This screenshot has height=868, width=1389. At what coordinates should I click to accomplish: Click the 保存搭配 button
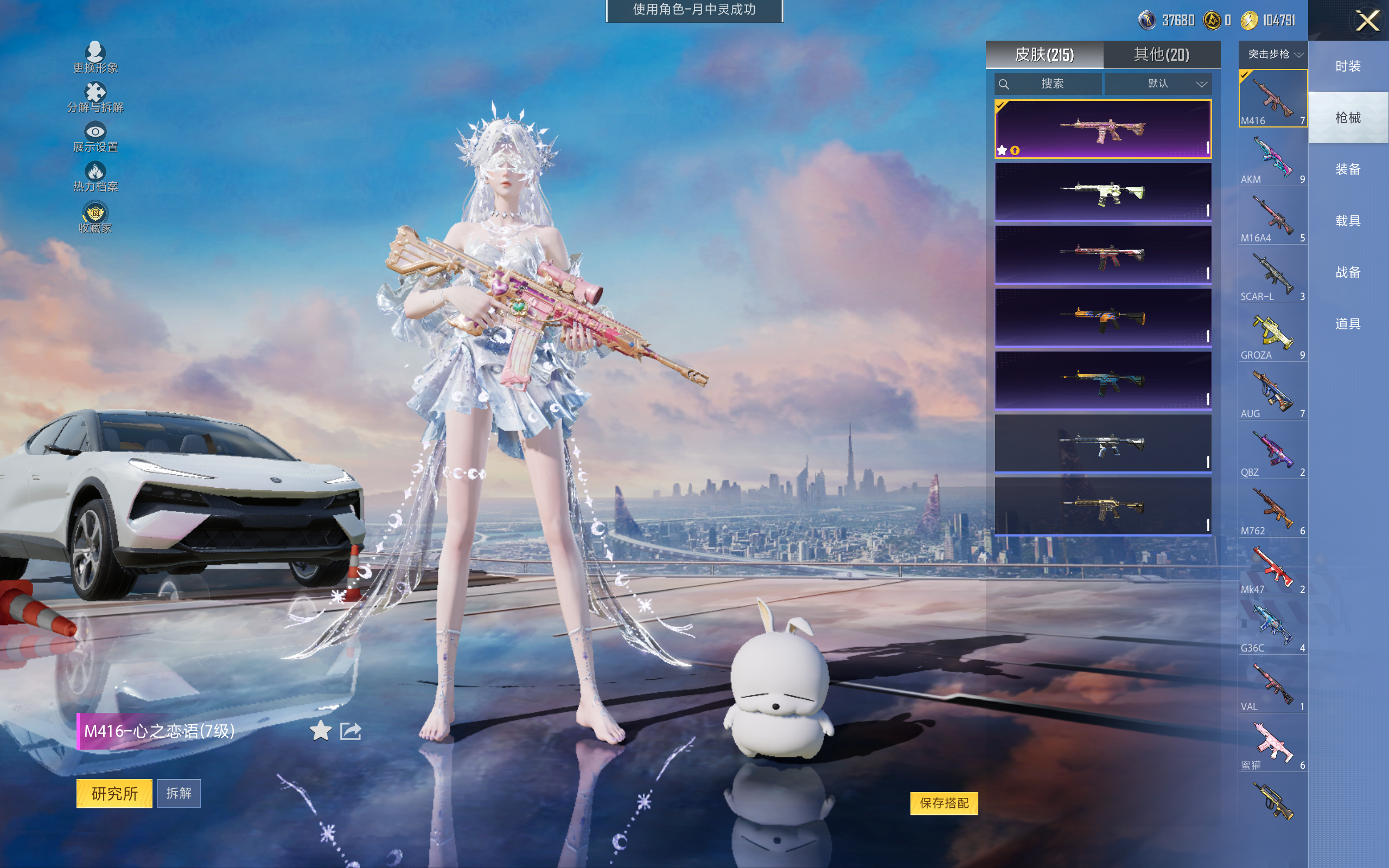(x=944, y=802)
